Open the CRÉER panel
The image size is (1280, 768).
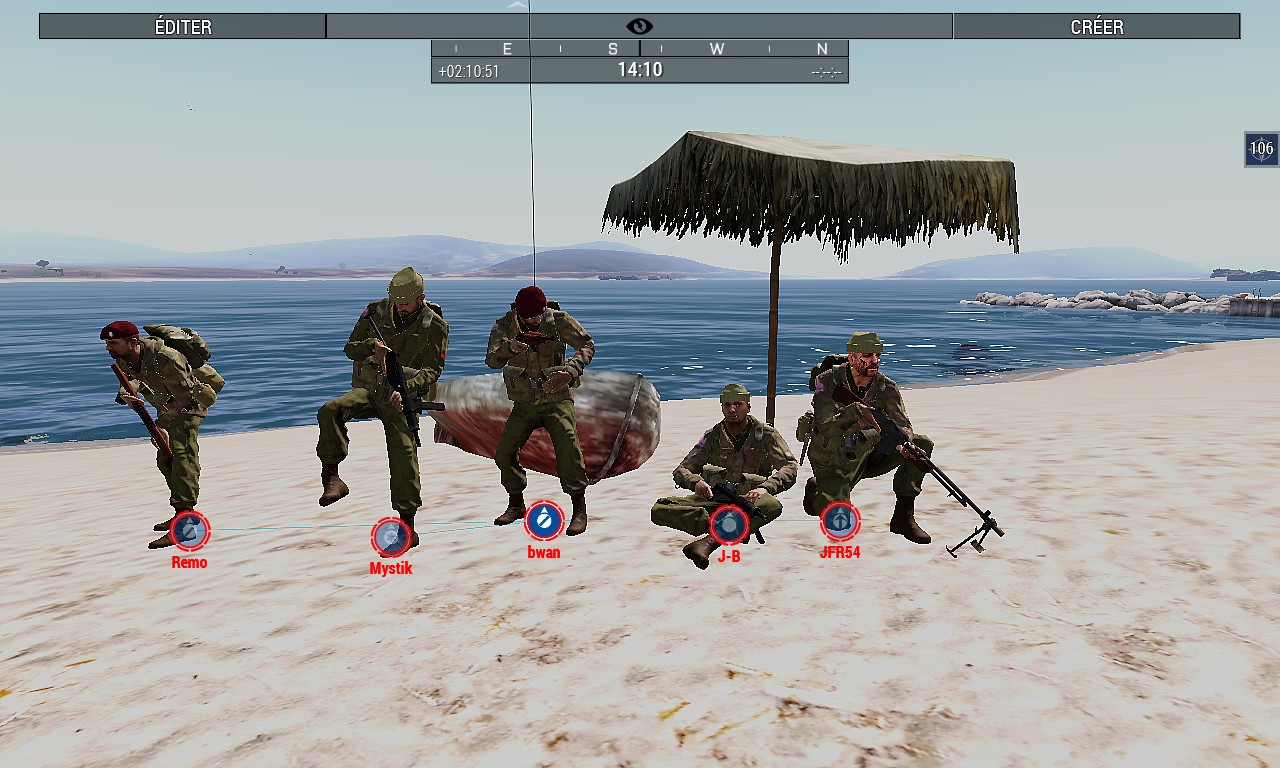click(x=1096, y=26)
